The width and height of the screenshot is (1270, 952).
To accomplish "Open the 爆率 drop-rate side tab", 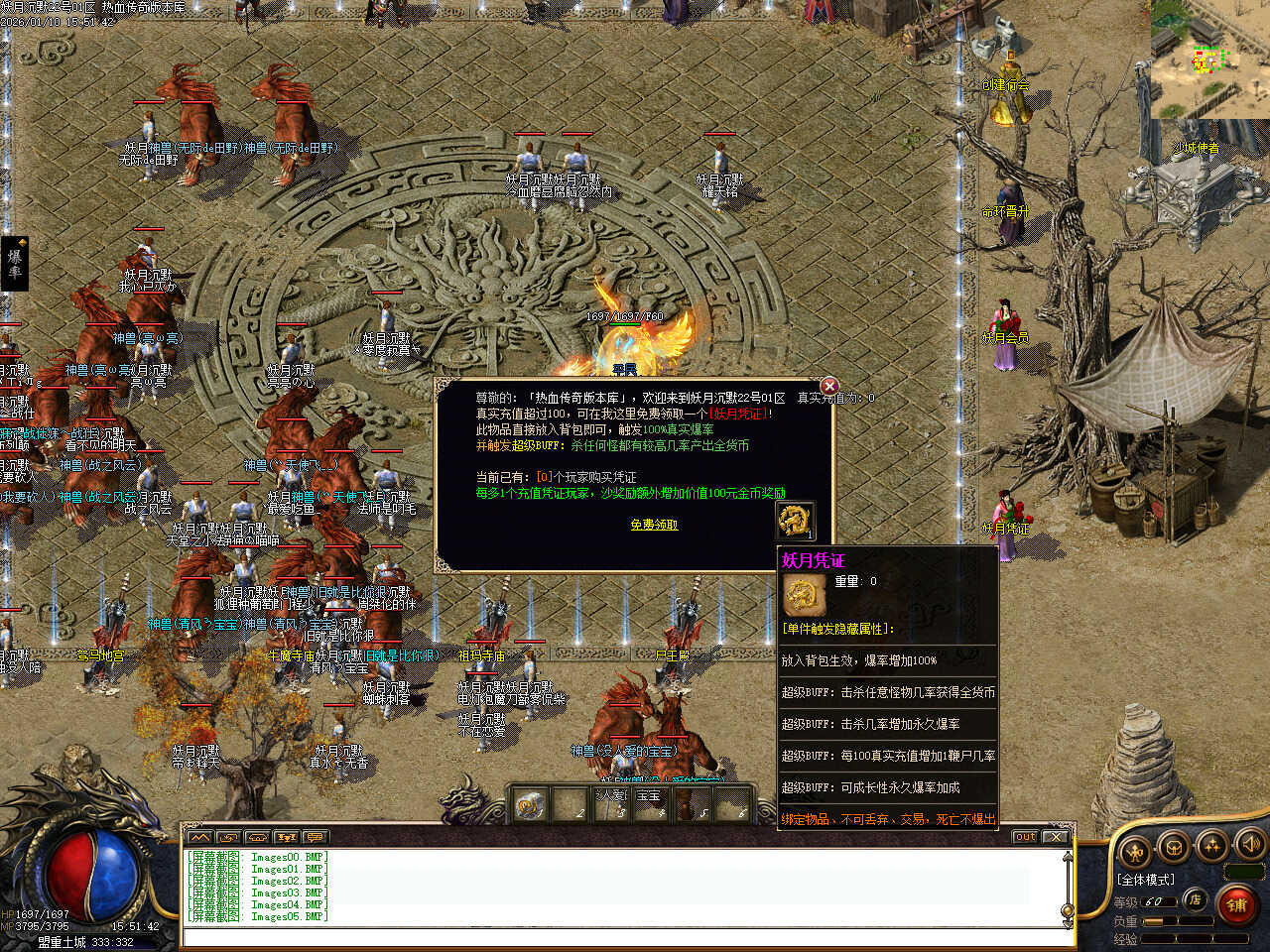I will 14,263.
